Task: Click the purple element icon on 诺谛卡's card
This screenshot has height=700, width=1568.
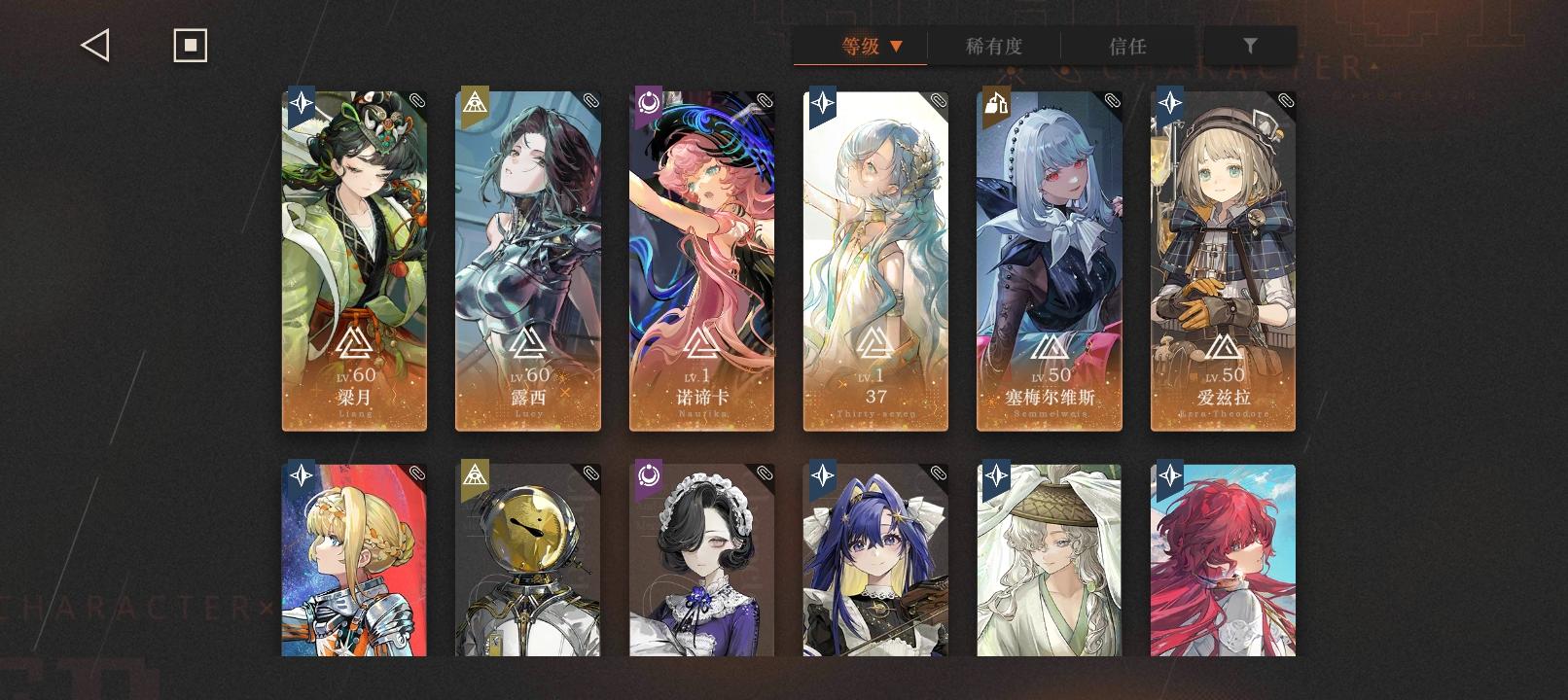Action: tap(648, 104)
